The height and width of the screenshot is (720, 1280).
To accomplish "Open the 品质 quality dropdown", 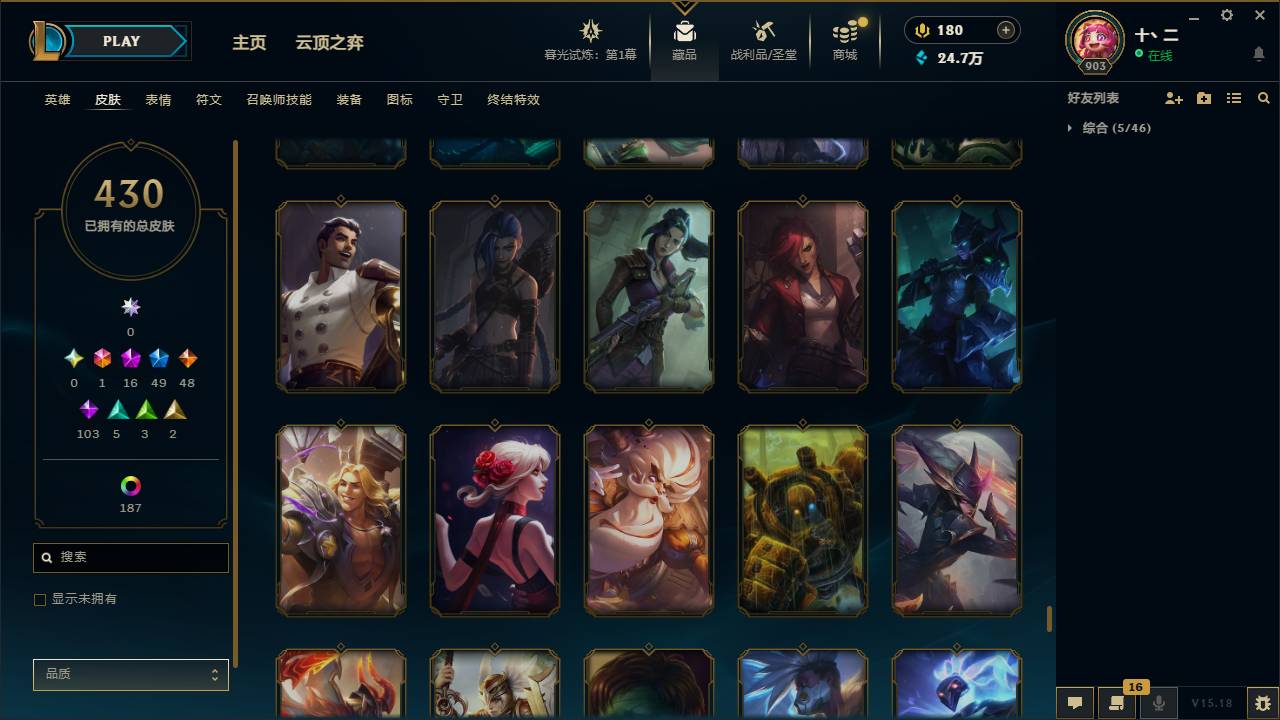I will tap(130, 675).
